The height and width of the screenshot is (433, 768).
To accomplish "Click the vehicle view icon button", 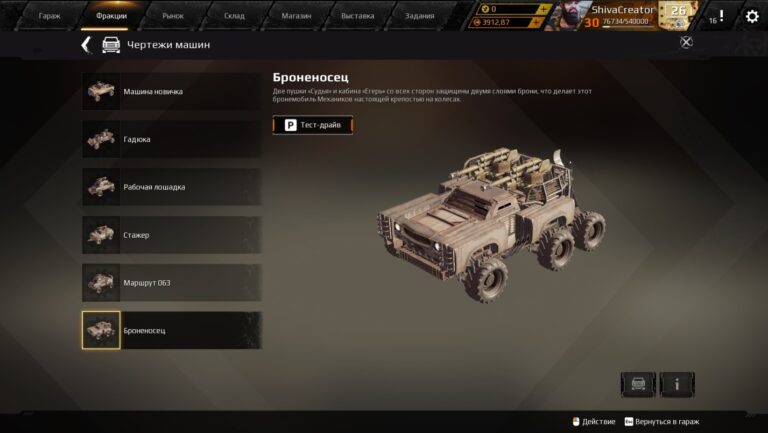I will (638, 384).
